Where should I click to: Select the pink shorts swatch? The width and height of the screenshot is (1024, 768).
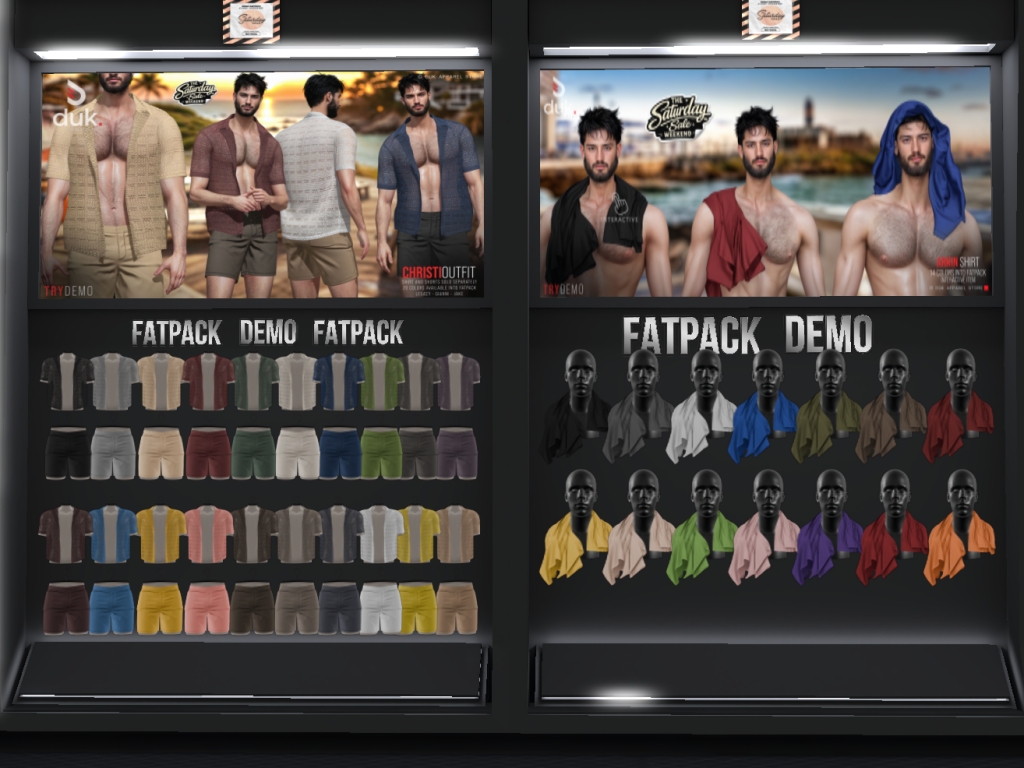point(208,608)
